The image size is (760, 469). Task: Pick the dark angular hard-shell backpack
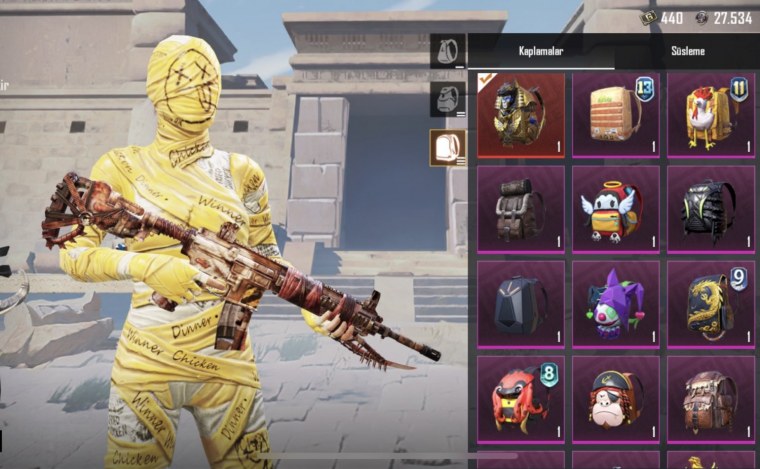tap(520, 303)
